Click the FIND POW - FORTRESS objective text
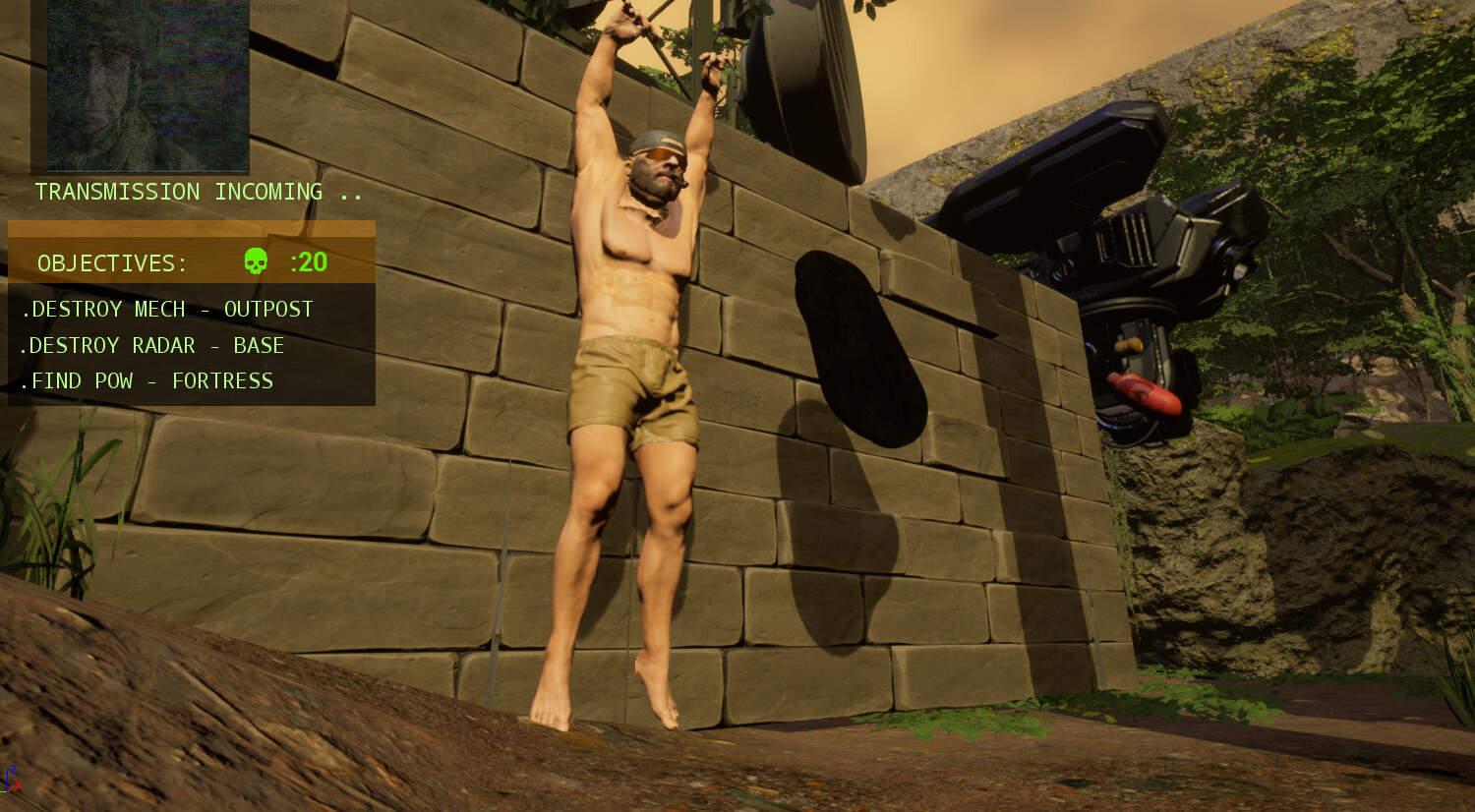The image size is (1475, 812). point(147,380)
